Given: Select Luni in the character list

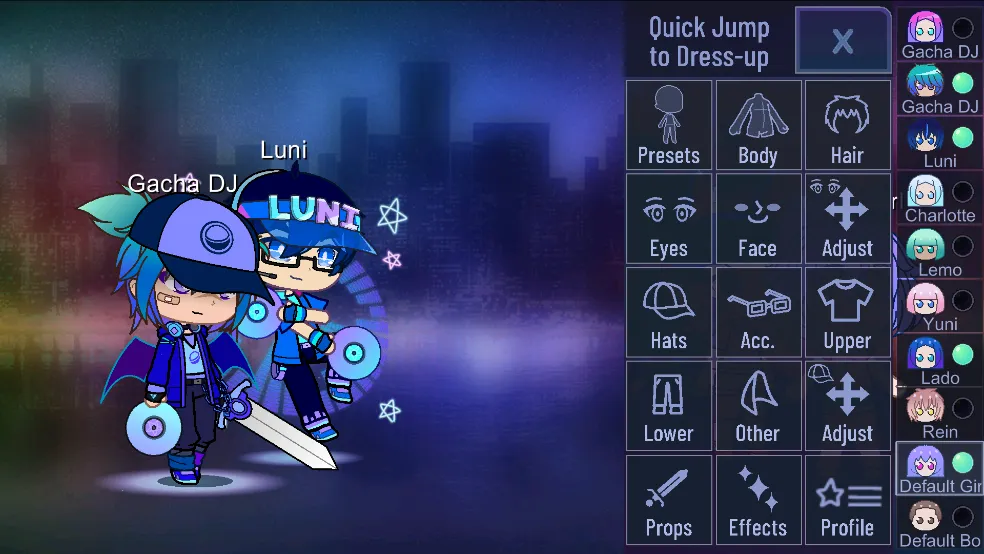Looking at the screenshot, I should [x=926, y=140].
